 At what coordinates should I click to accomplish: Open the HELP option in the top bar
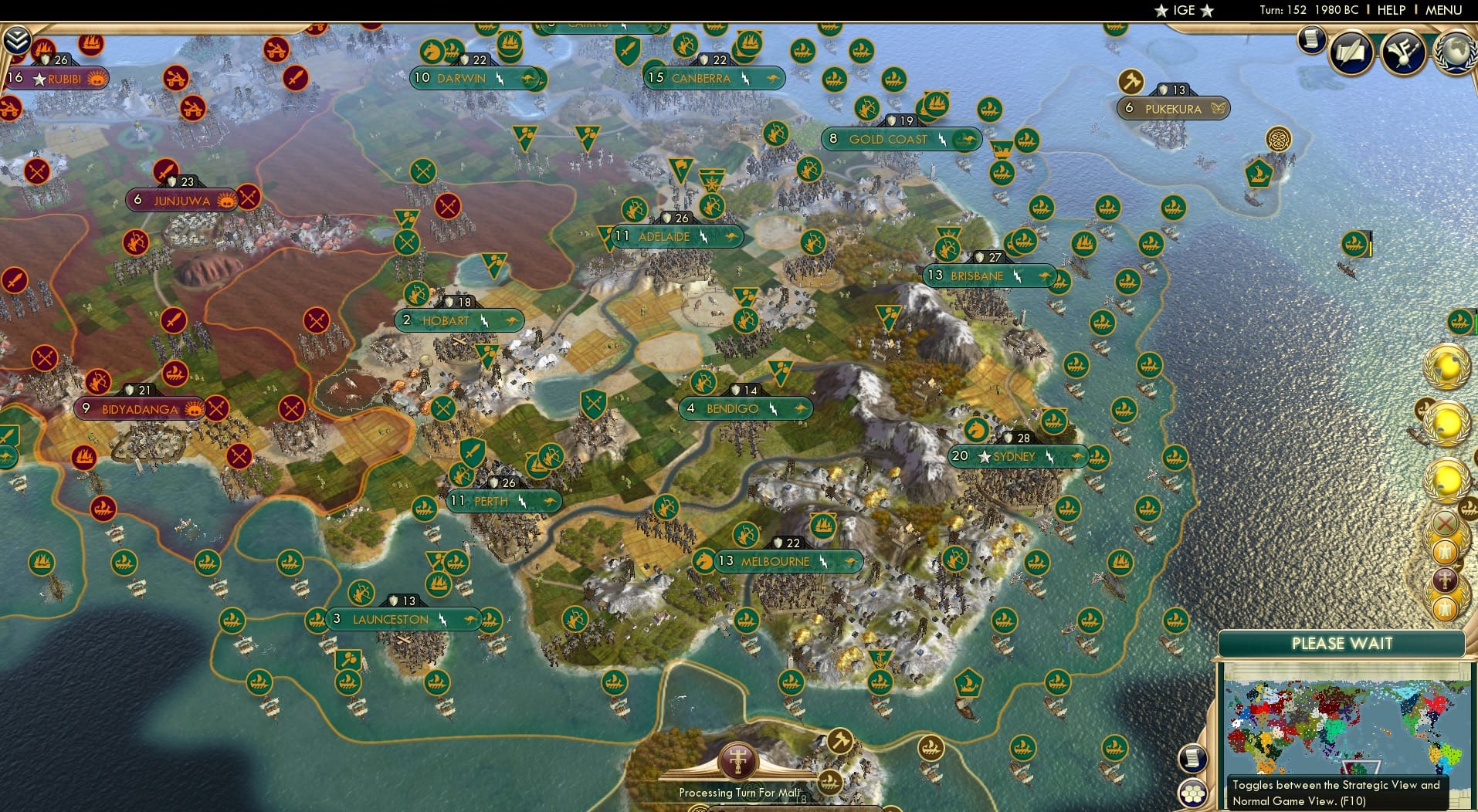coord(1390,10)
